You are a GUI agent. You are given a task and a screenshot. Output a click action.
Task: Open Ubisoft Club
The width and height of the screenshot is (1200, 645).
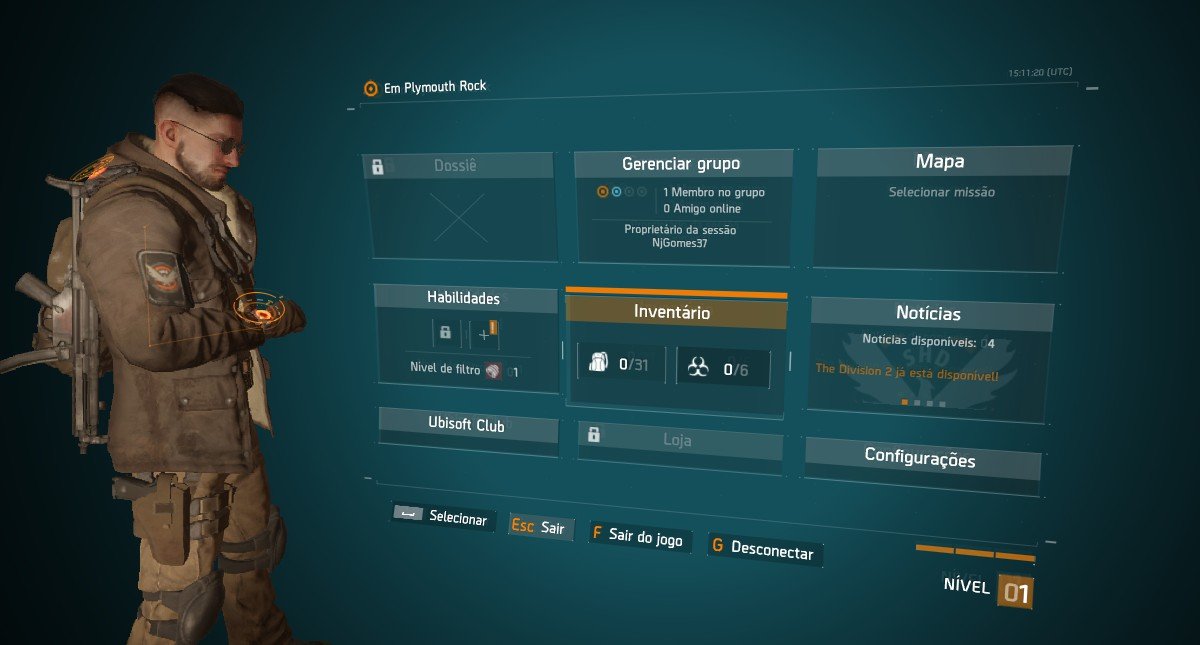[467, 426]
